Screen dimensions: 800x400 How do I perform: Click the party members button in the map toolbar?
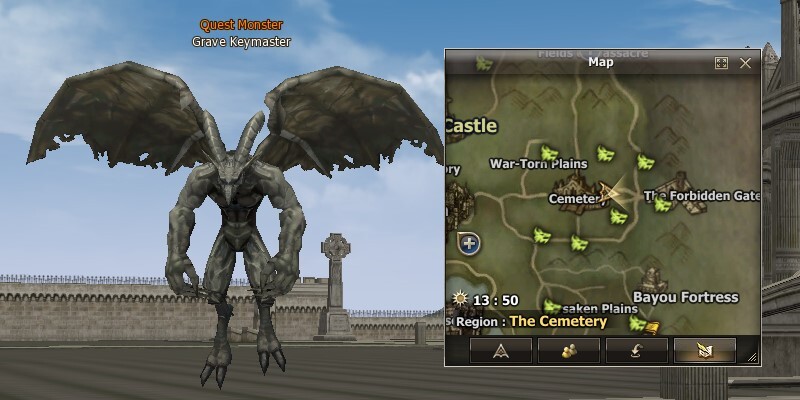(568, 349)
